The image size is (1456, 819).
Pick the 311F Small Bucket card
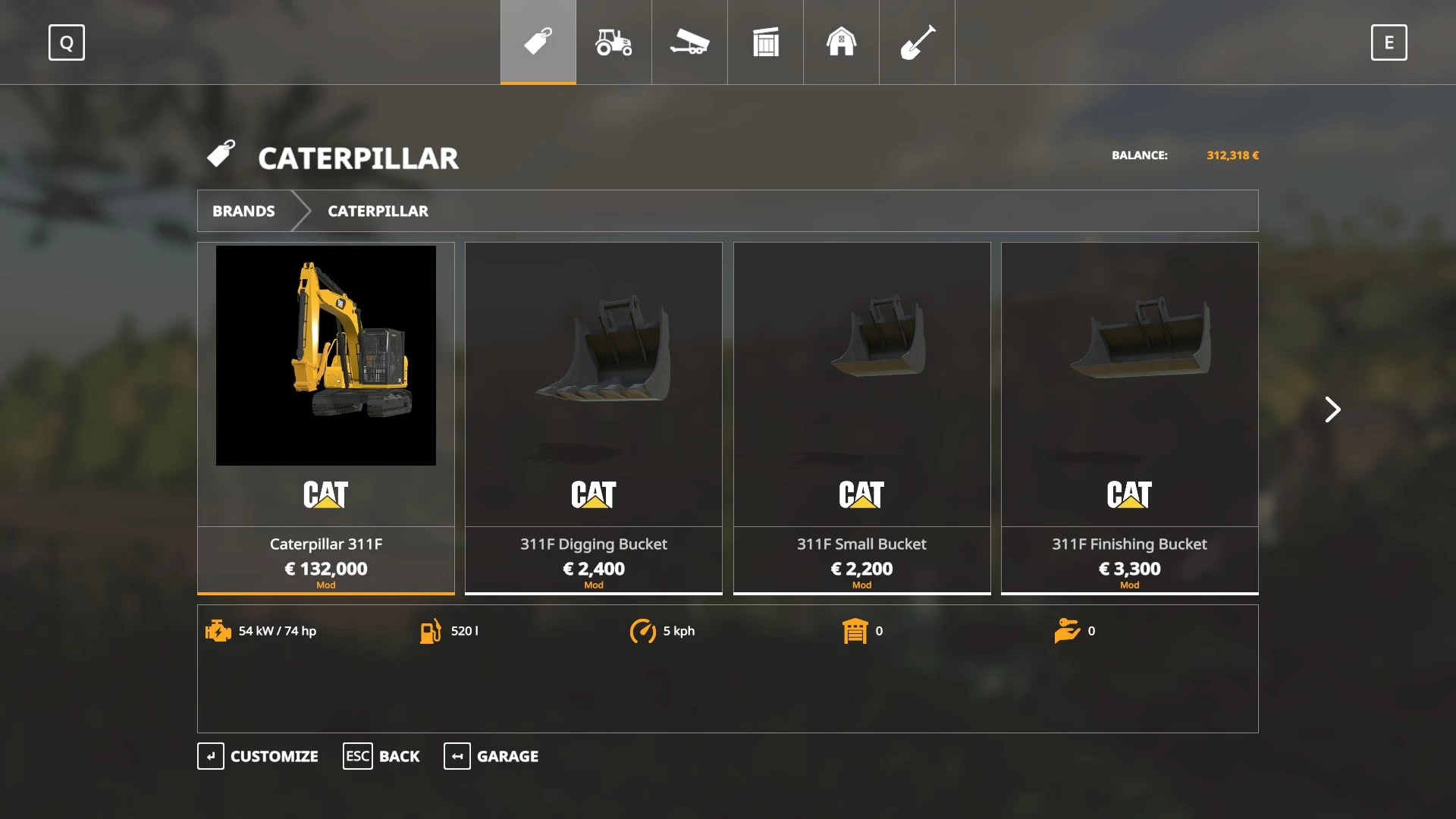(x=861, y=417)
